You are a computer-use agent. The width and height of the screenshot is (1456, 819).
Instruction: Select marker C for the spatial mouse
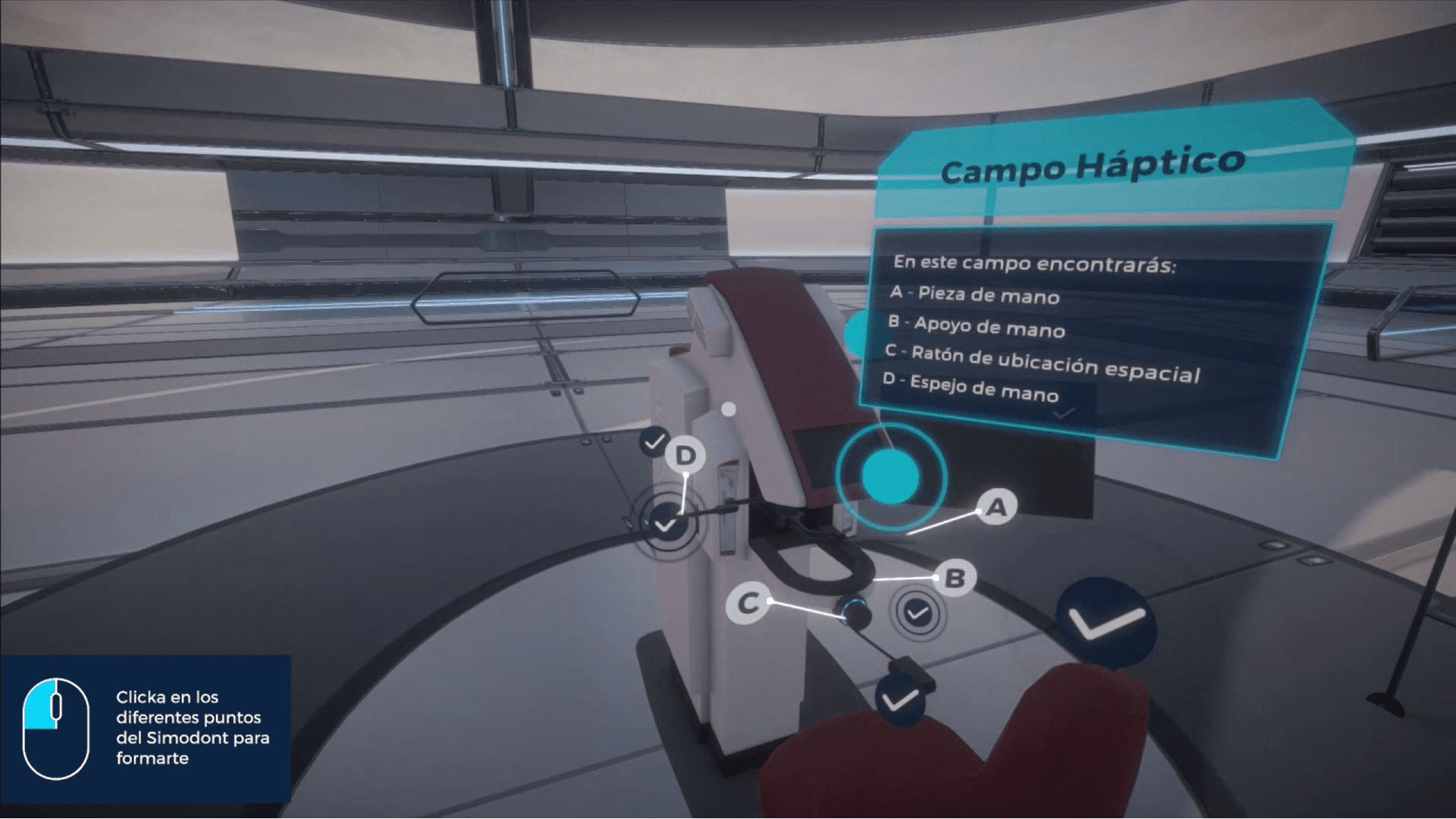[x=748, y=604]
